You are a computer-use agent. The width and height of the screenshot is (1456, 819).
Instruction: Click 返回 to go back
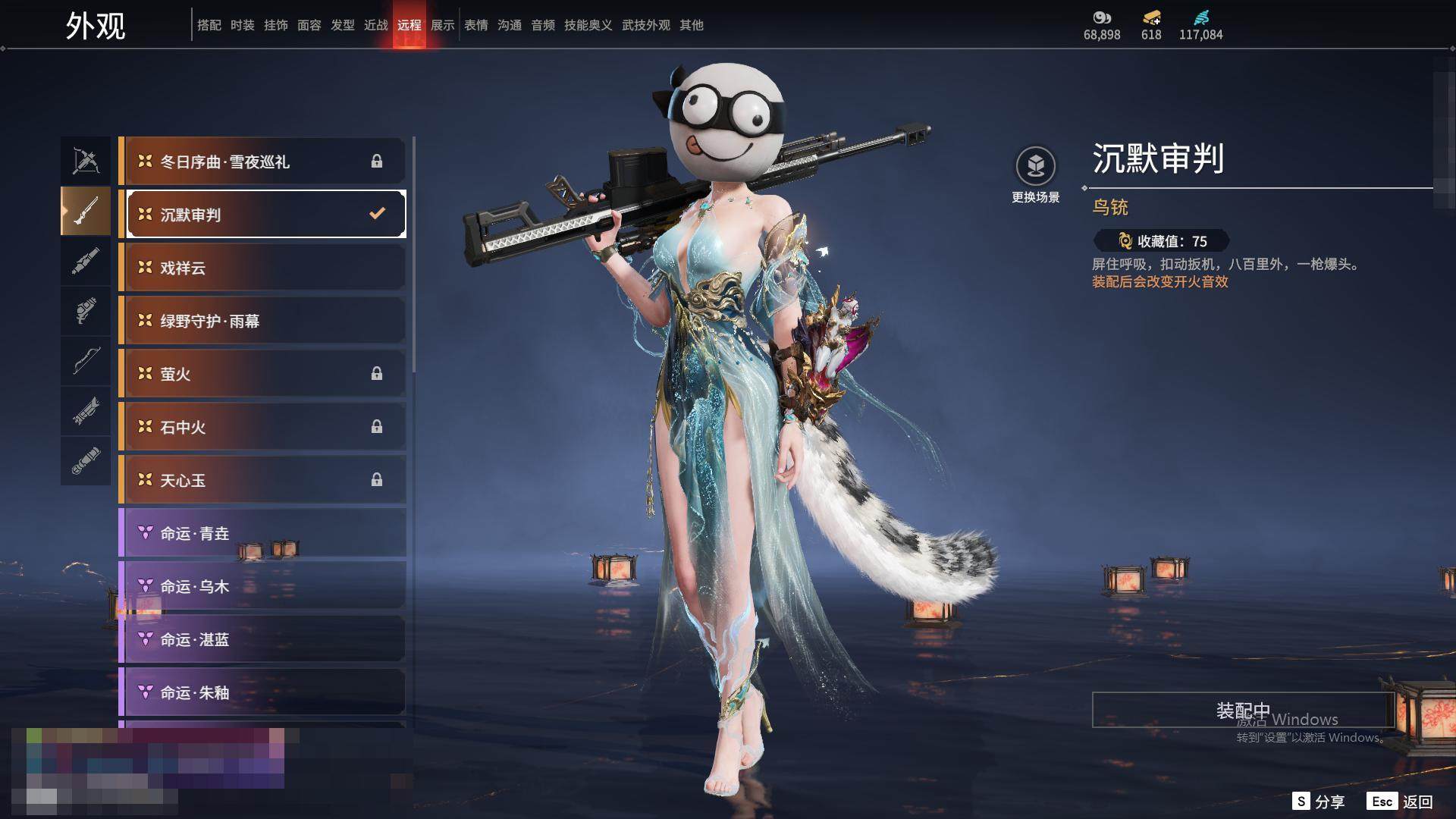pos(1401,802)
